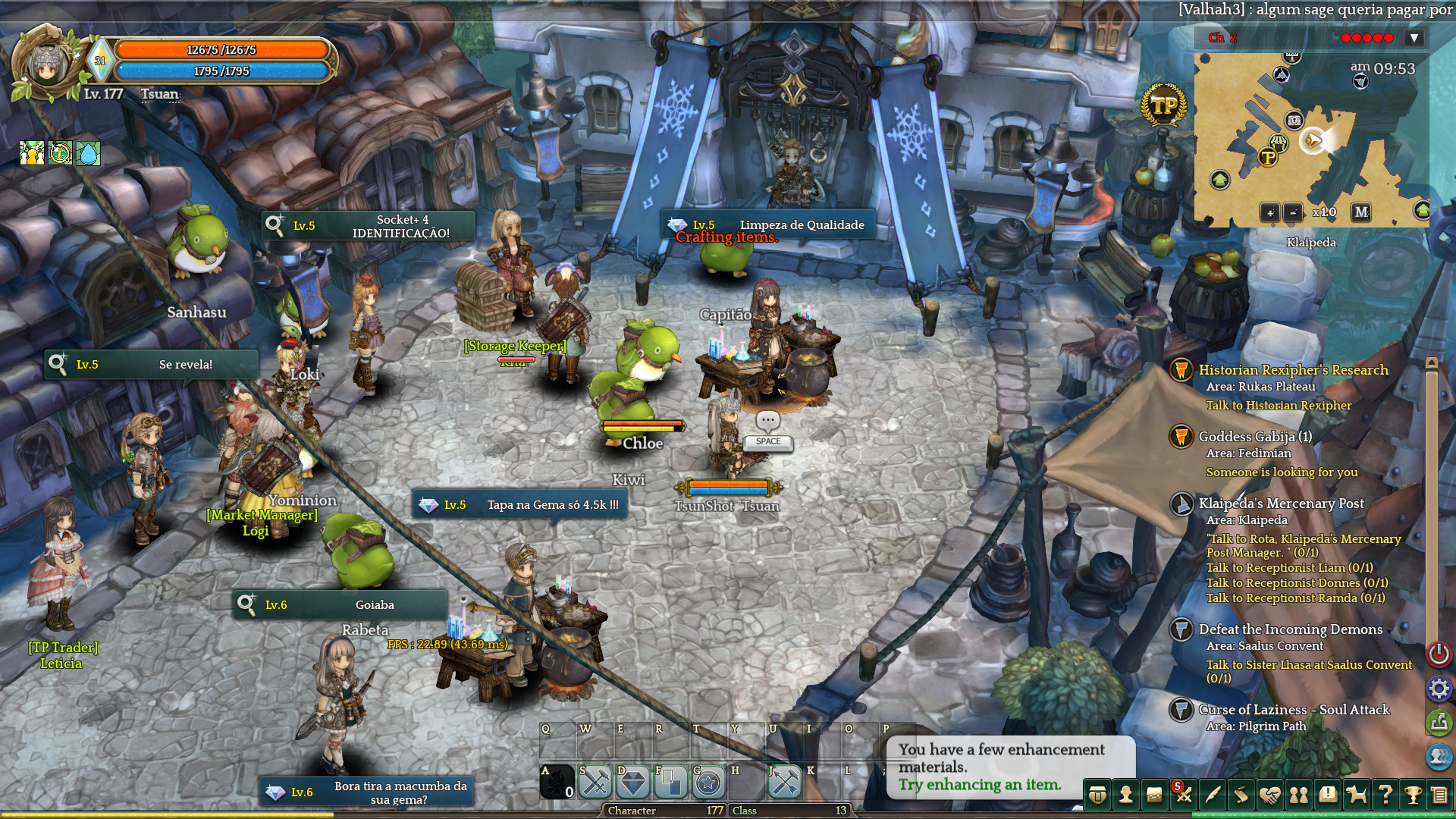Open the help question mark menu

point(1385,795)
